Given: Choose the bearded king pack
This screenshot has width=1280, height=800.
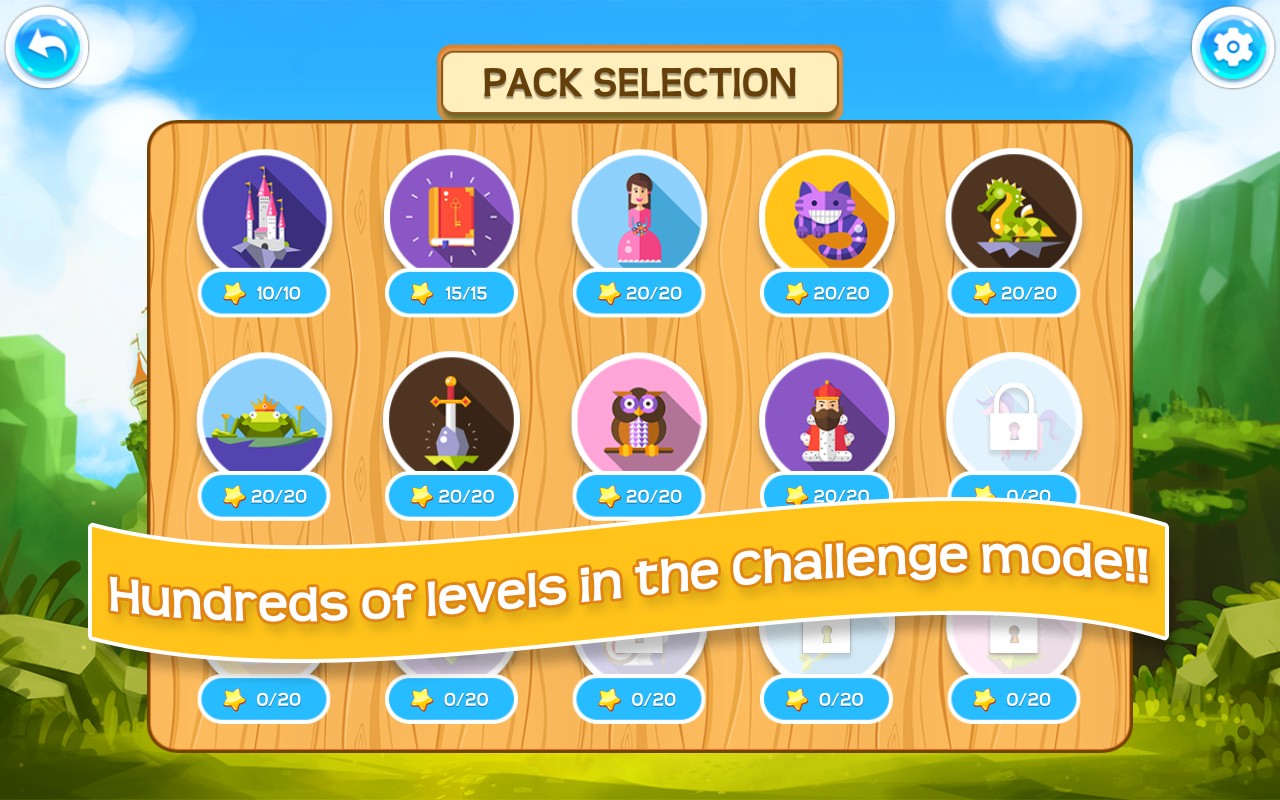Looking at the screenshot, I should [826, 418].
